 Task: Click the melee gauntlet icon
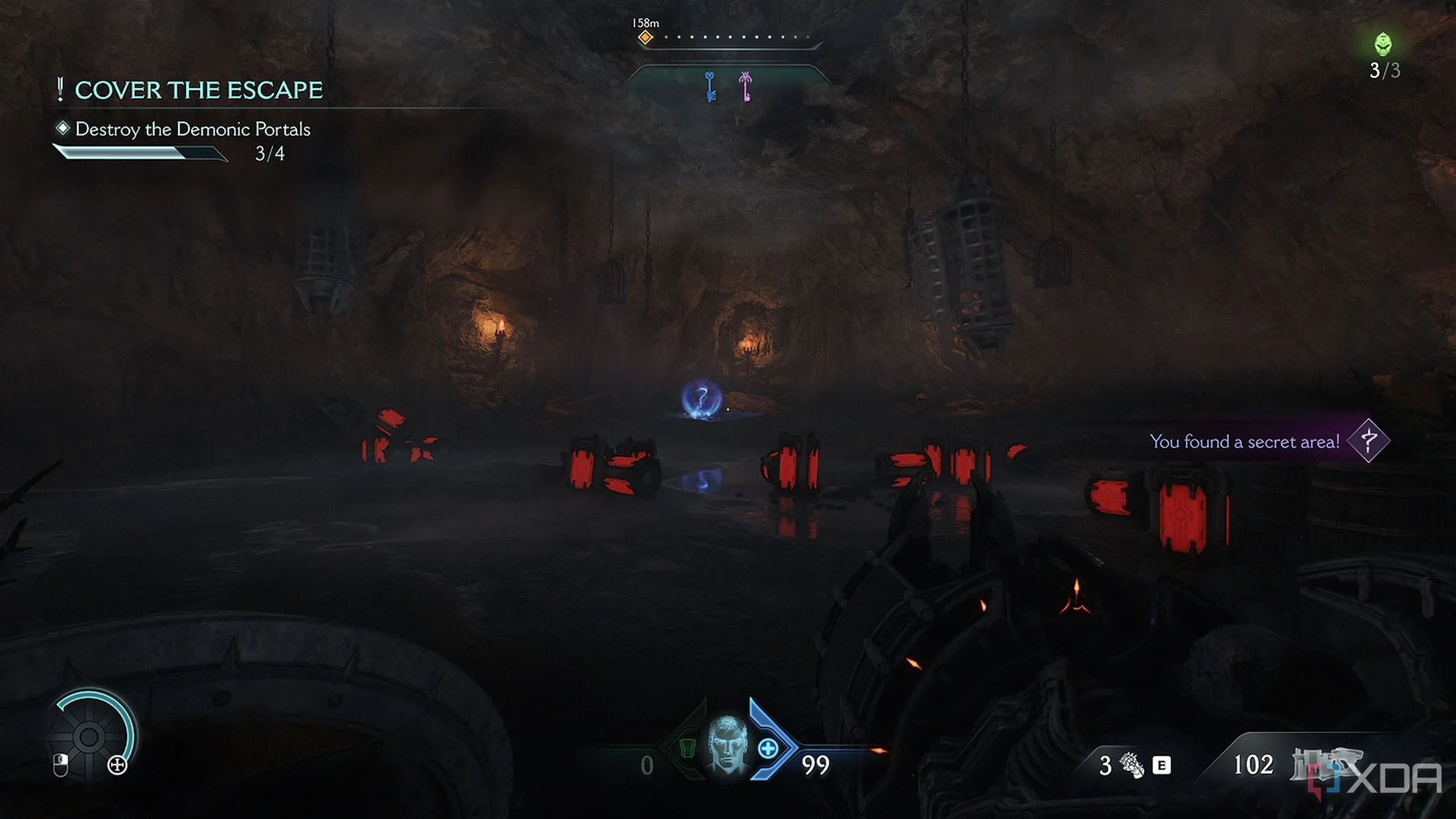(1131, 764)
